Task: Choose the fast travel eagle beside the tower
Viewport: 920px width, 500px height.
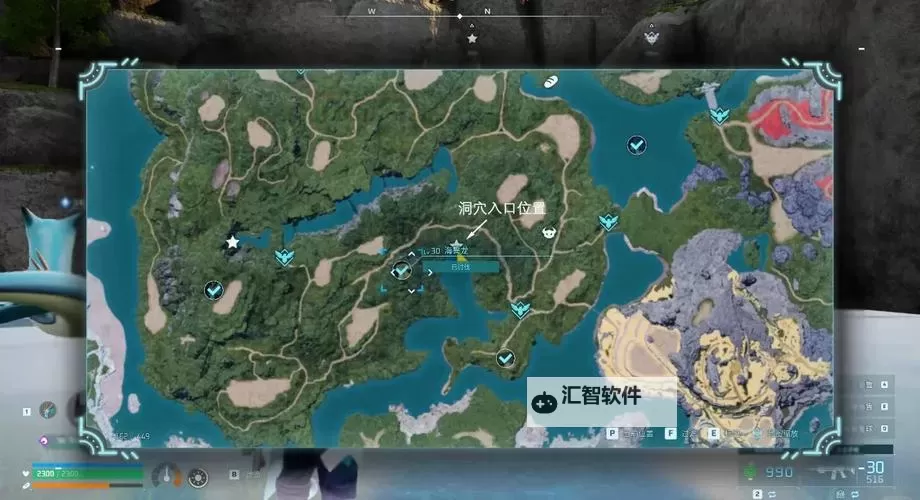Action: (x=719, y=116)
